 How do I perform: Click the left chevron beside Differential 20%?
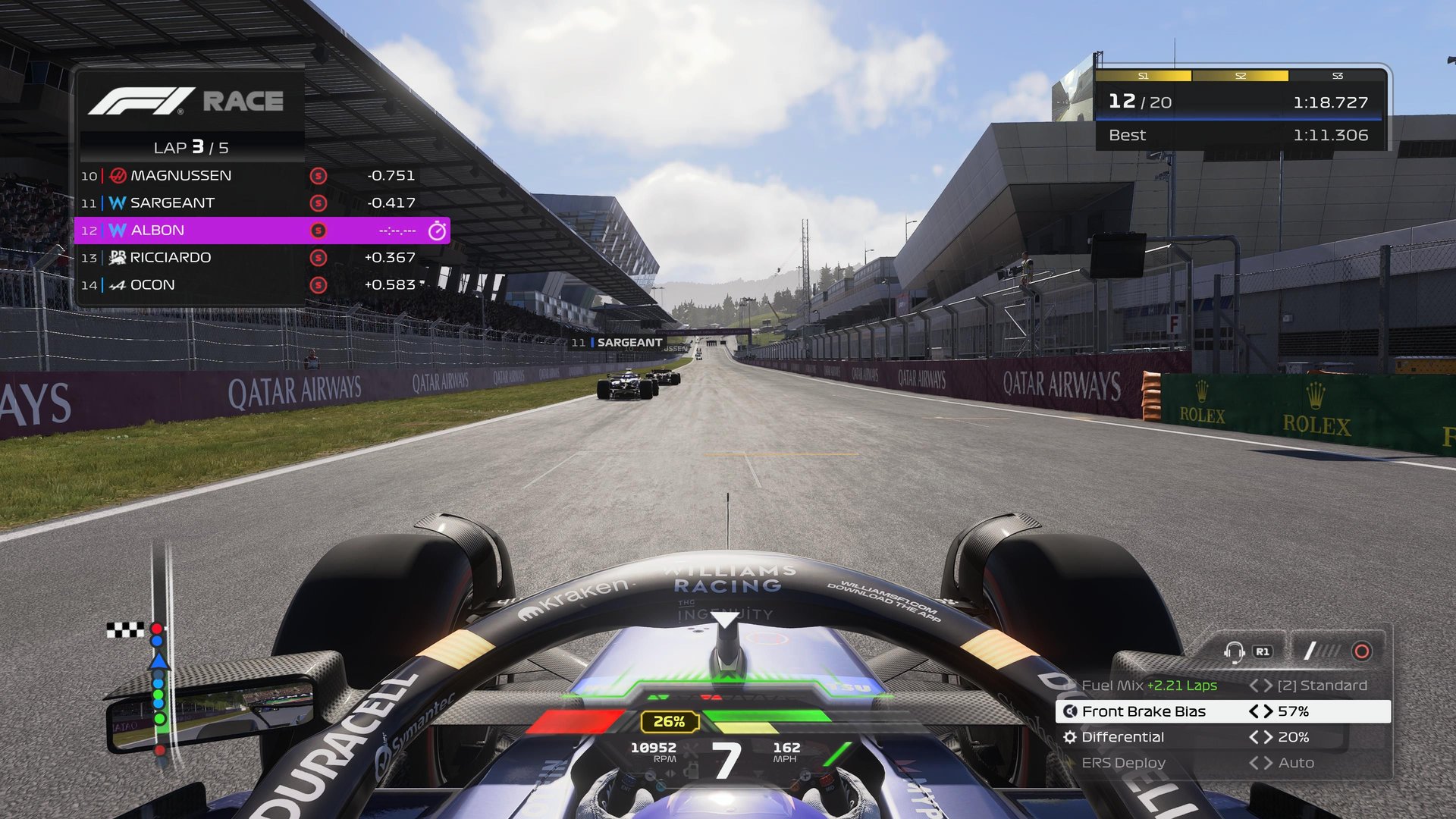tap(1254, 736)
